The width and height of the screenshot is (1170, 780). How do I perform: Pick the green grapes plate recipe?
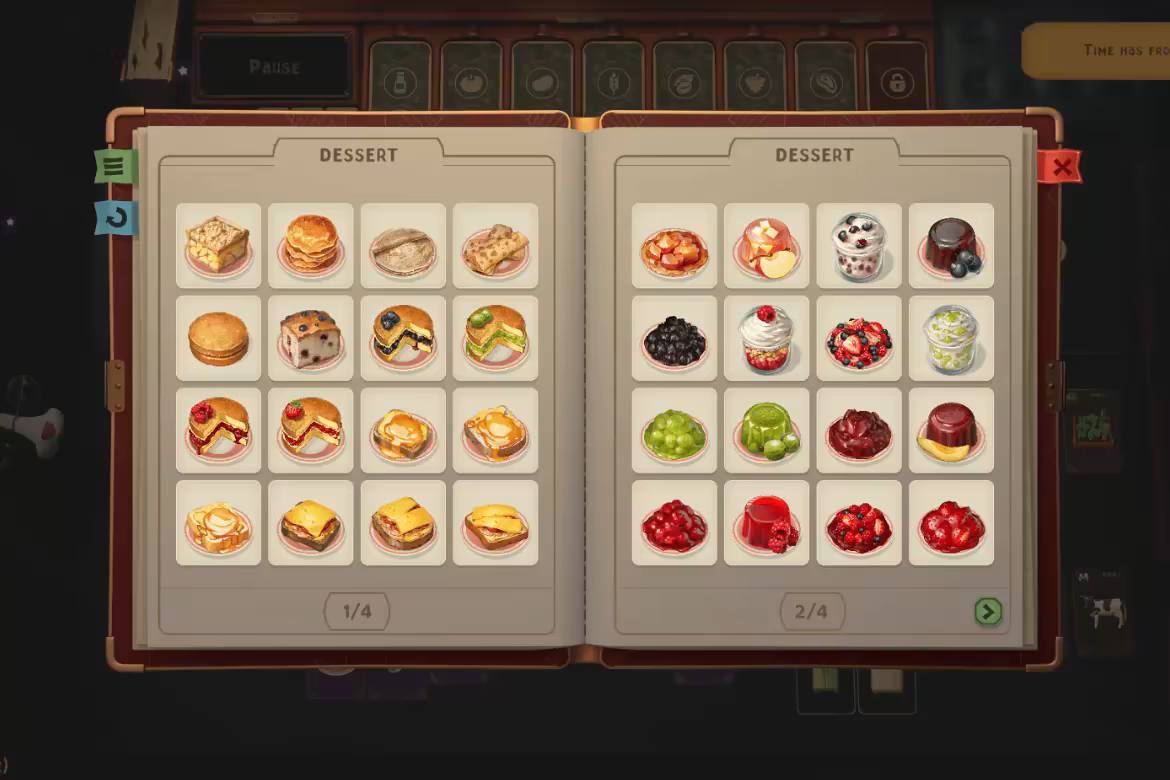pos(674,430)
